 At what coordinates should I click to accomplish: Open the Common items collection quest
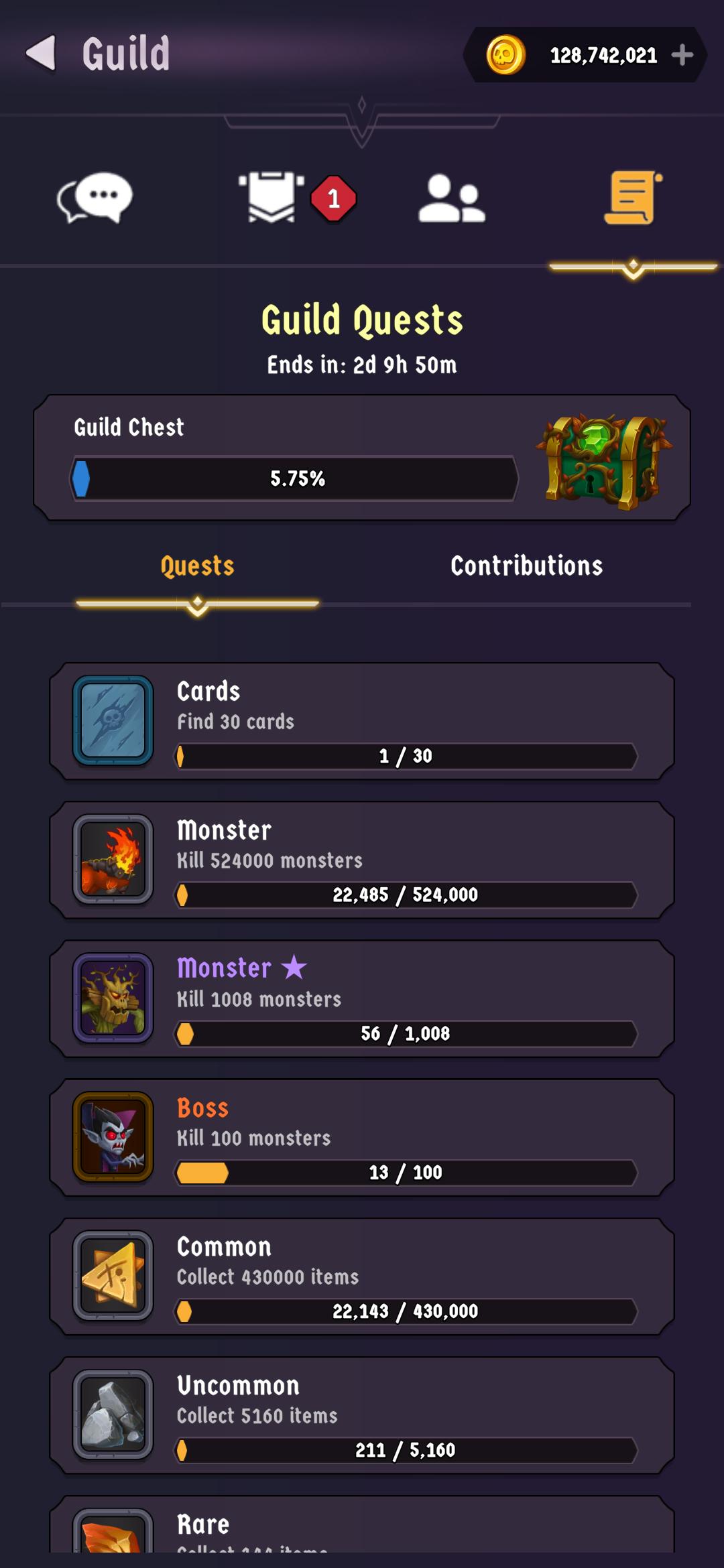coord(362,1277)
